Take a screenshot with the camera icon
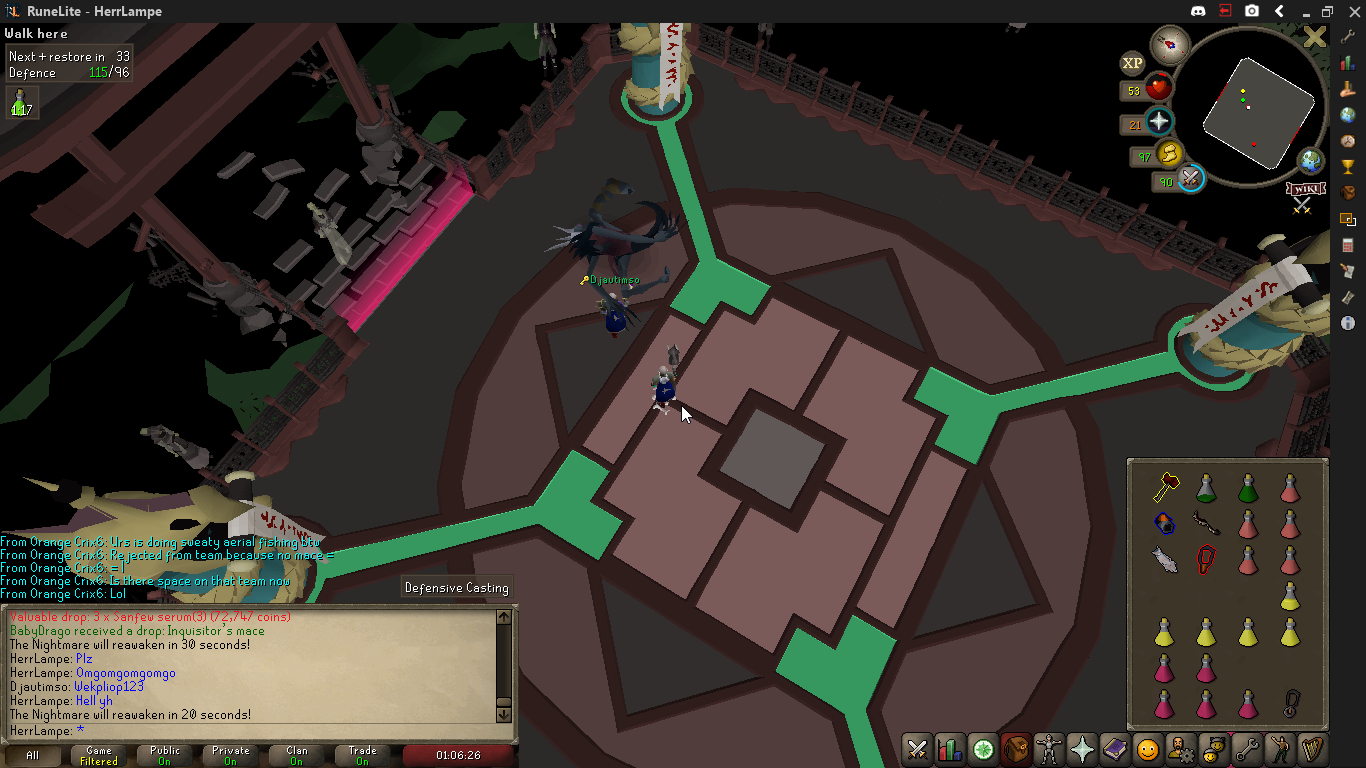 1252,11
